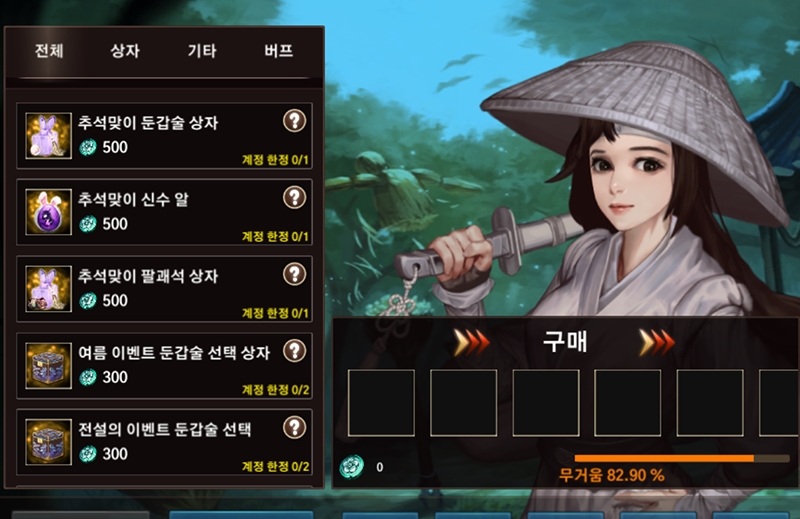This screenshot has height=519, width=800.
Task: Select 여름 이벤트 둔갑술 선택 상자 row
Action: 150,366
